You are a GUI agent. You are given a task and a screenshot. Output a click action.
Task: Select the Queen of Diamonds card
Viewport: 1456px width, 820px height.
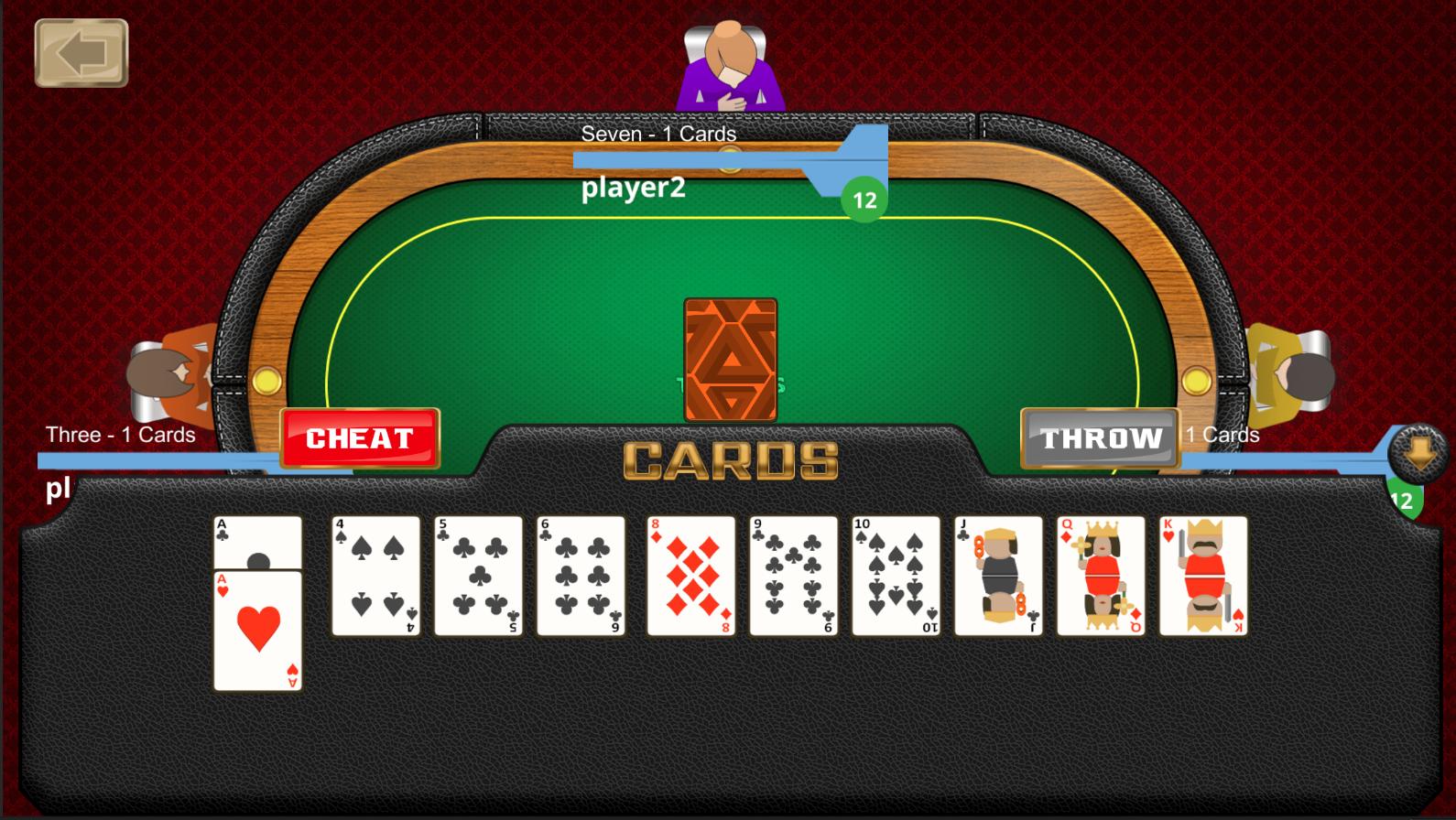pos(1100,577)
